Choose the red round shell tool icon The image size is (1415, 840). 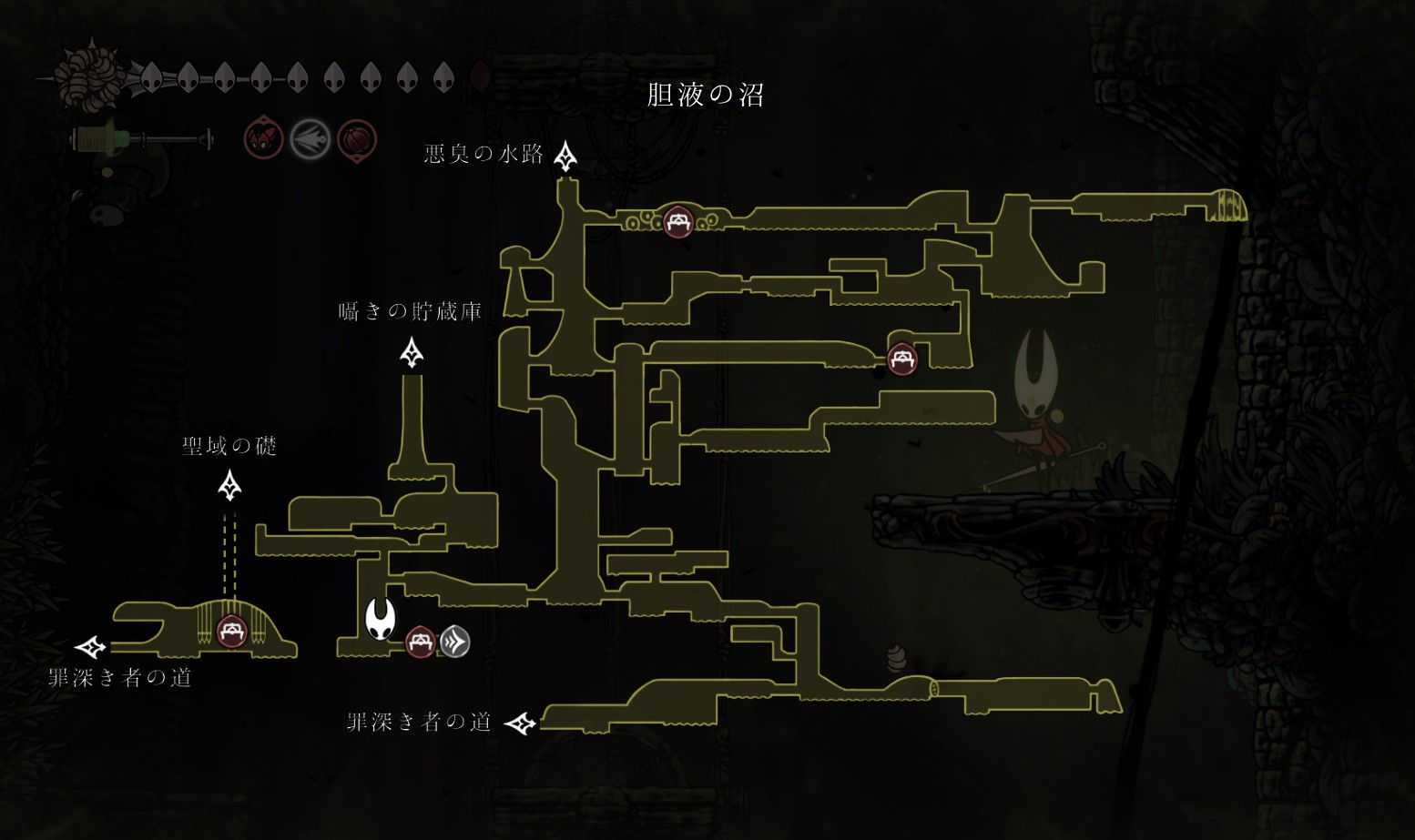click(357, 140)
